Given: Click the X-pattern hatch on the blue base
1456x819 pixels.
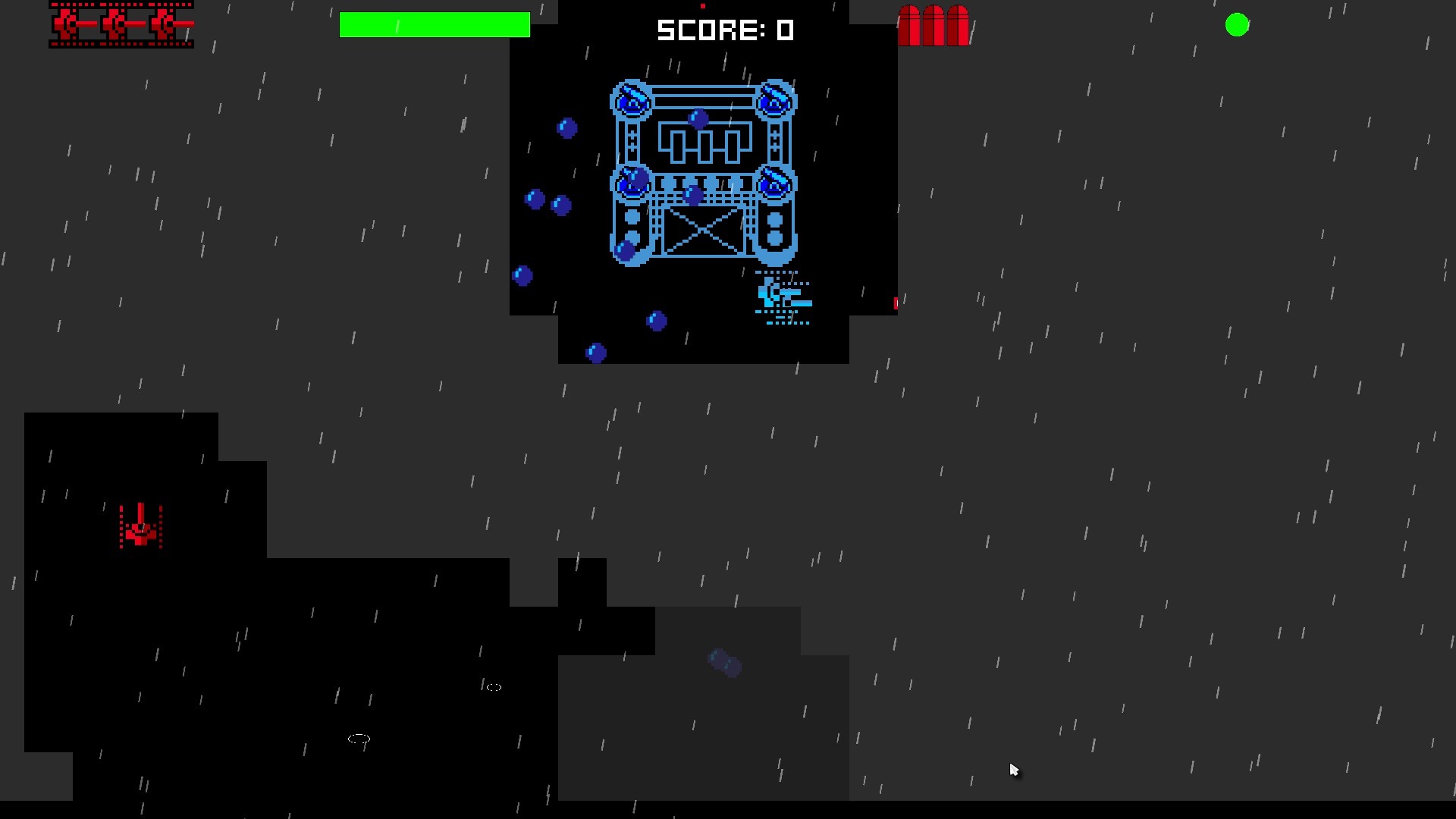Looking at the screenshot, I should coord(703,231).
